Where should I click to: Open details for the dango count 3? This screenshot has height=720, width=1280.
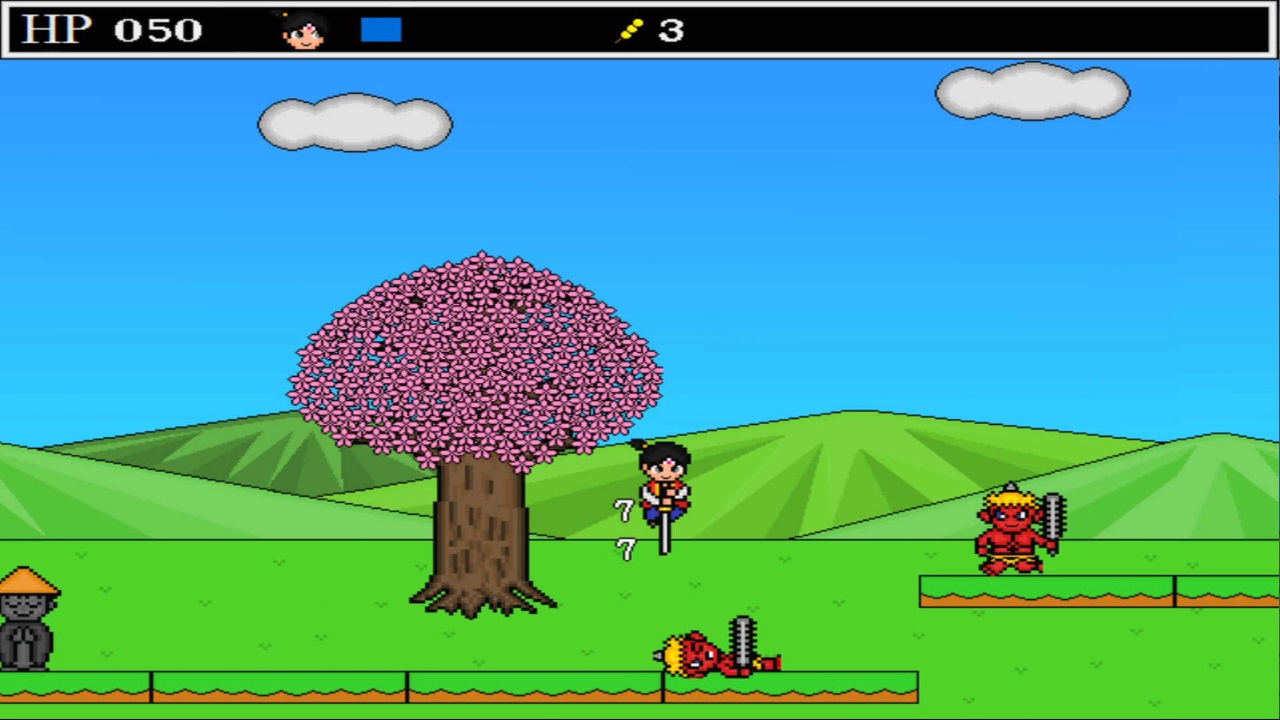coord(668,30)
